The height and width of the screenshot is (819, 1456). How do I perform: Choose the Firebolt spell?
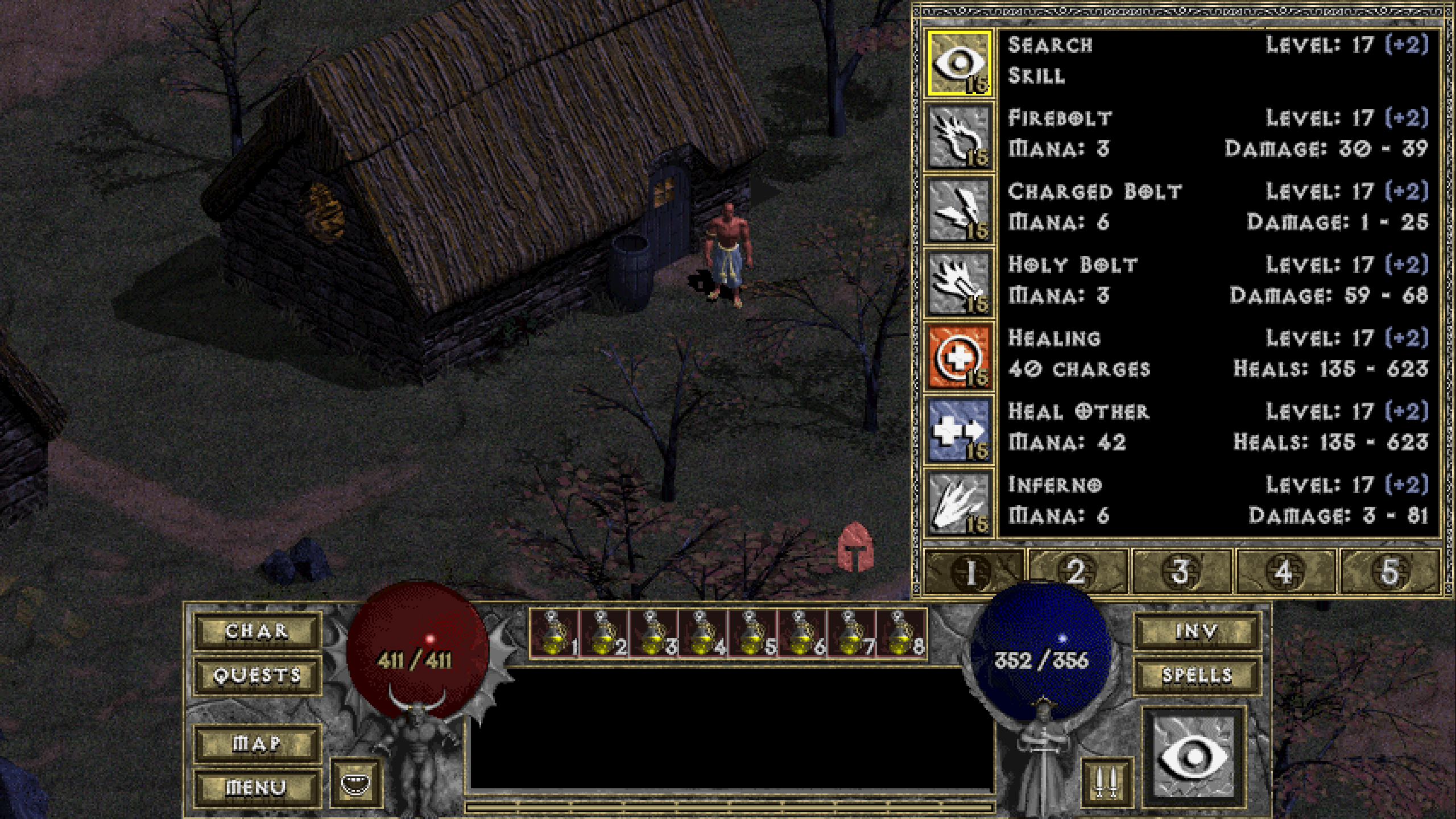click(959, 136)
